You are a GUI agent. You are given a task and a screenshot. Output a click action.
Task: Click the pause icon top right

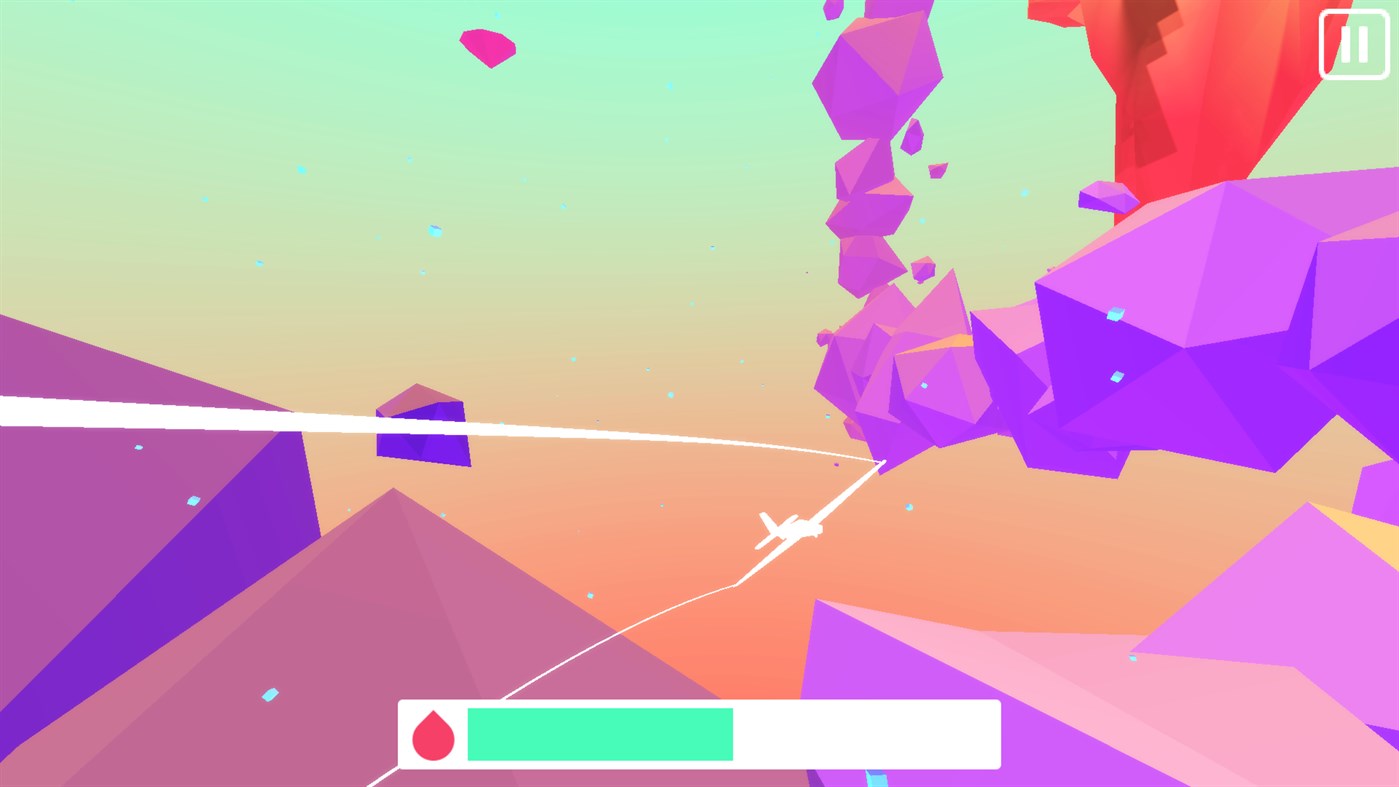pyautogui.click(x=1354, y=44)
